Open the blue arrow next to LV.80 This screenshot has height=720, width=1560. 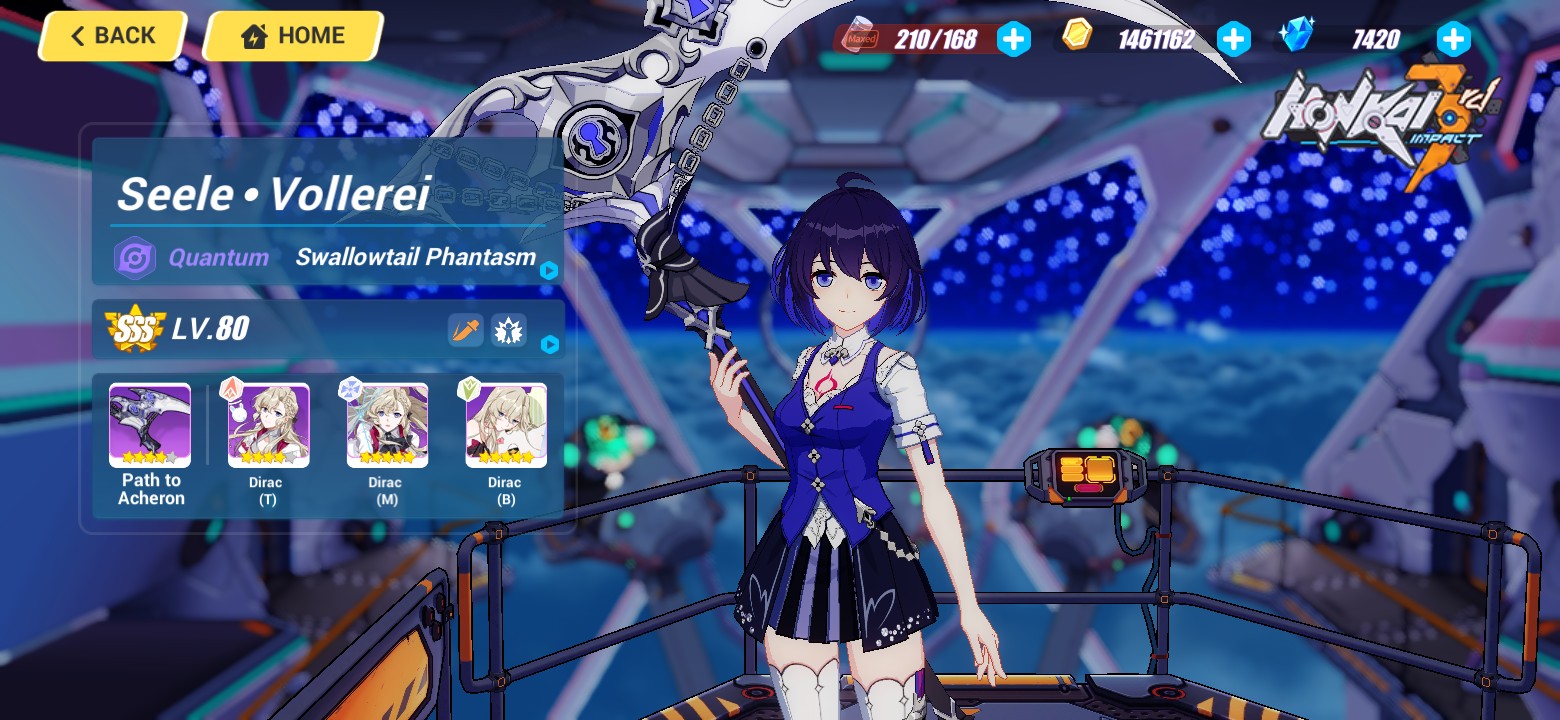[x=548, y=345]
